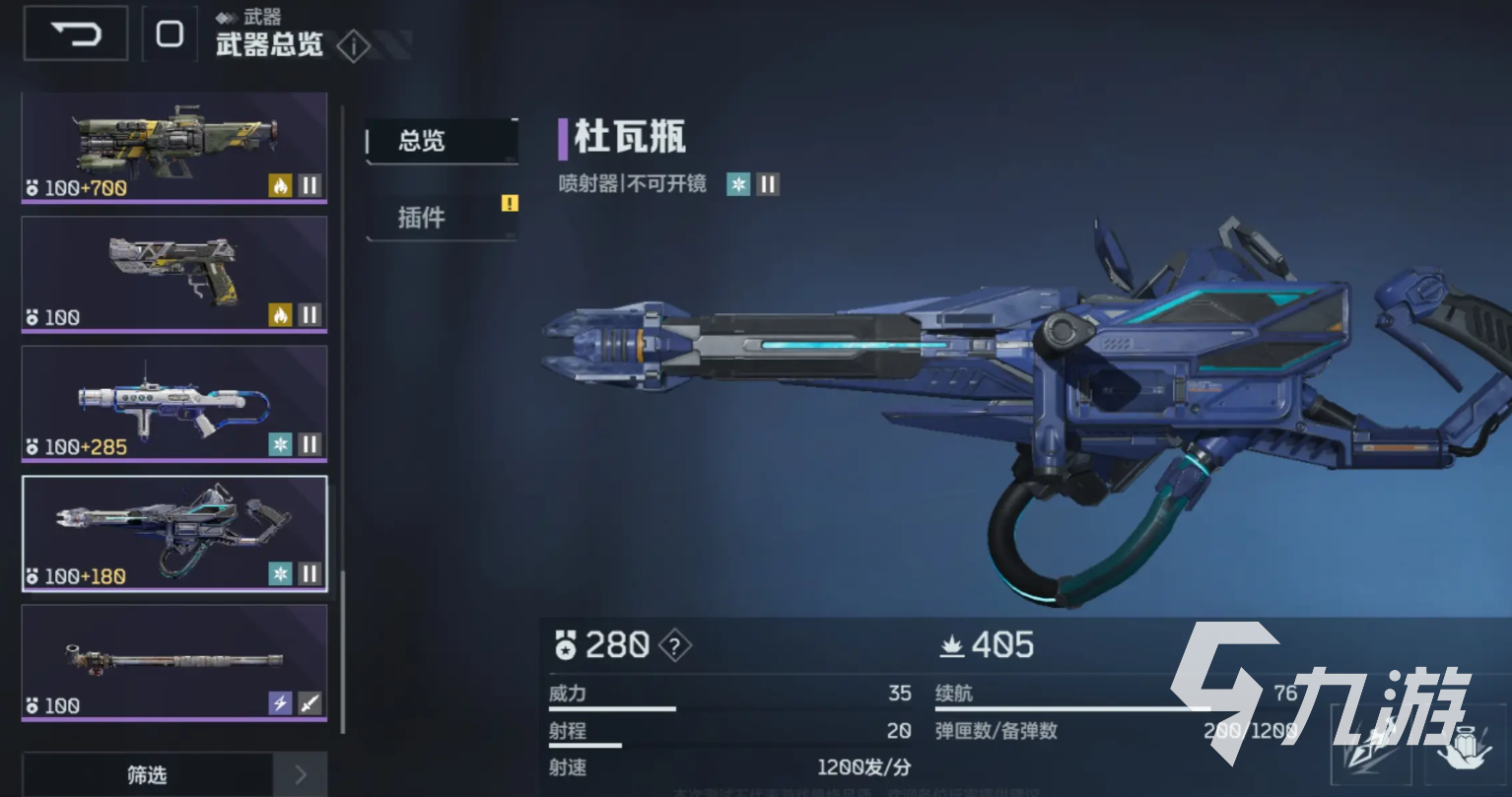Screen dimensions: 1512x797
Task: Choose the pistol weapon tile
Action: click(174, 273)
